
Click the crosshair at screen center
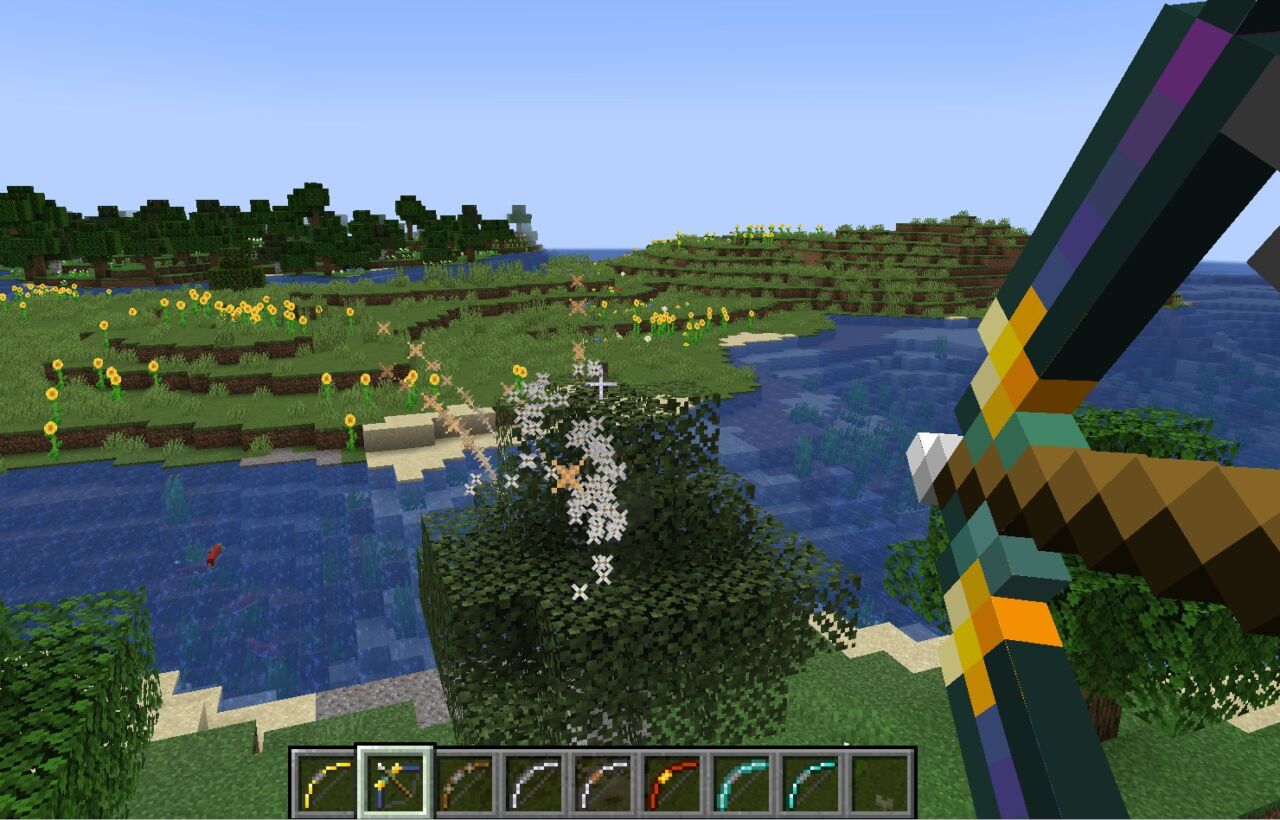(600, 382)
